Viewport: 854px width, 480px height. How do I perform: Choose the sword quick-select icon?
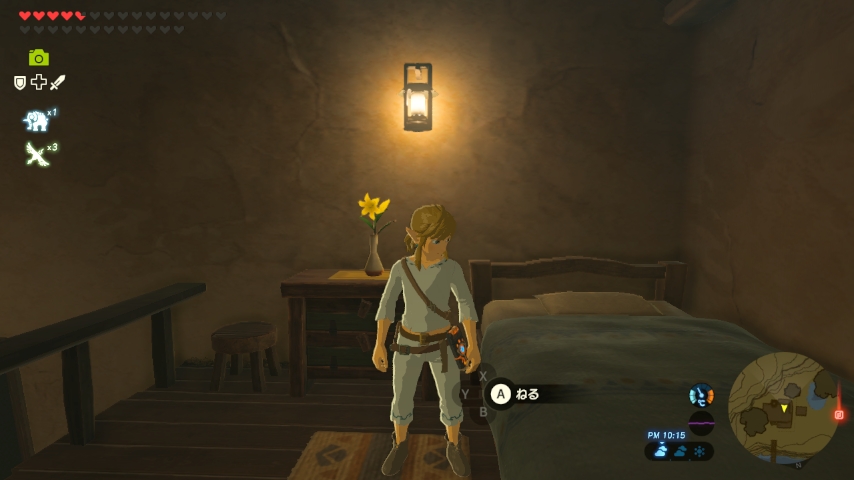[57, 83]
